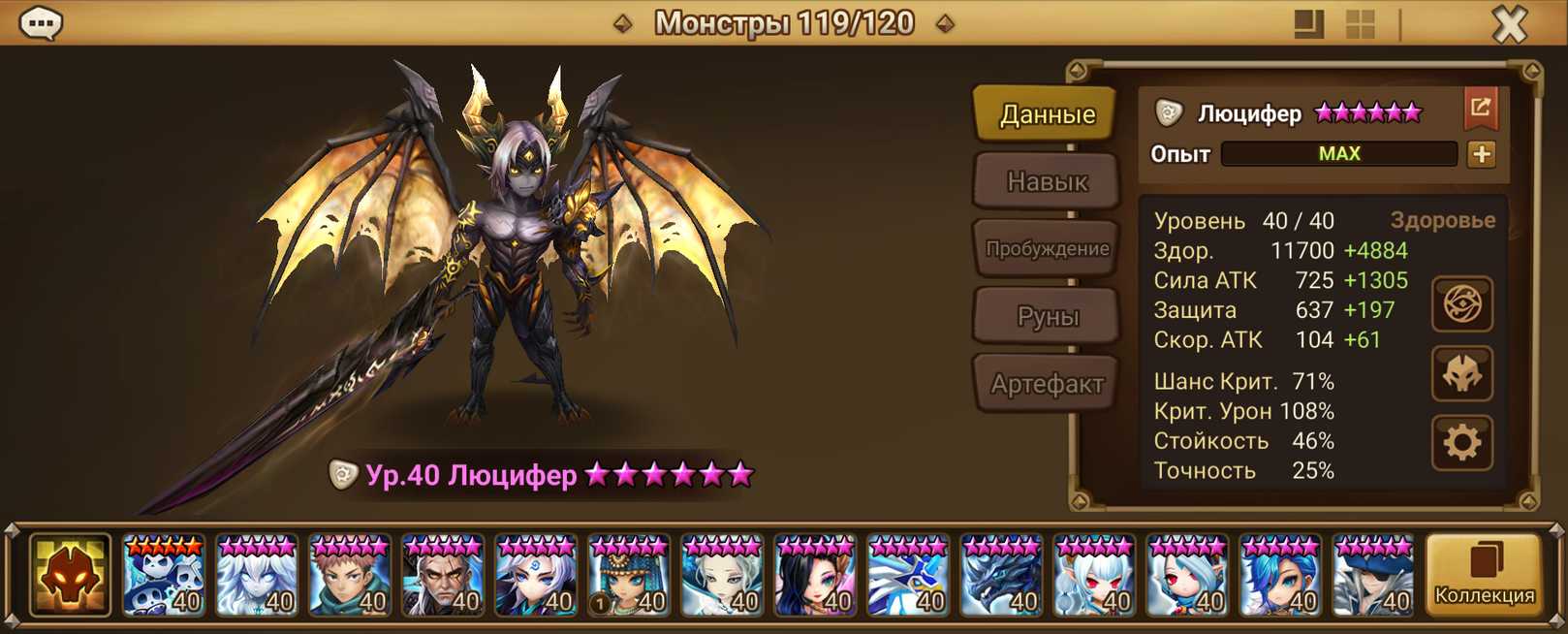The width and height of the screenshot is (1568, 634).
Task: Click the horned mask icon in stats panel
Action: 1461,374
